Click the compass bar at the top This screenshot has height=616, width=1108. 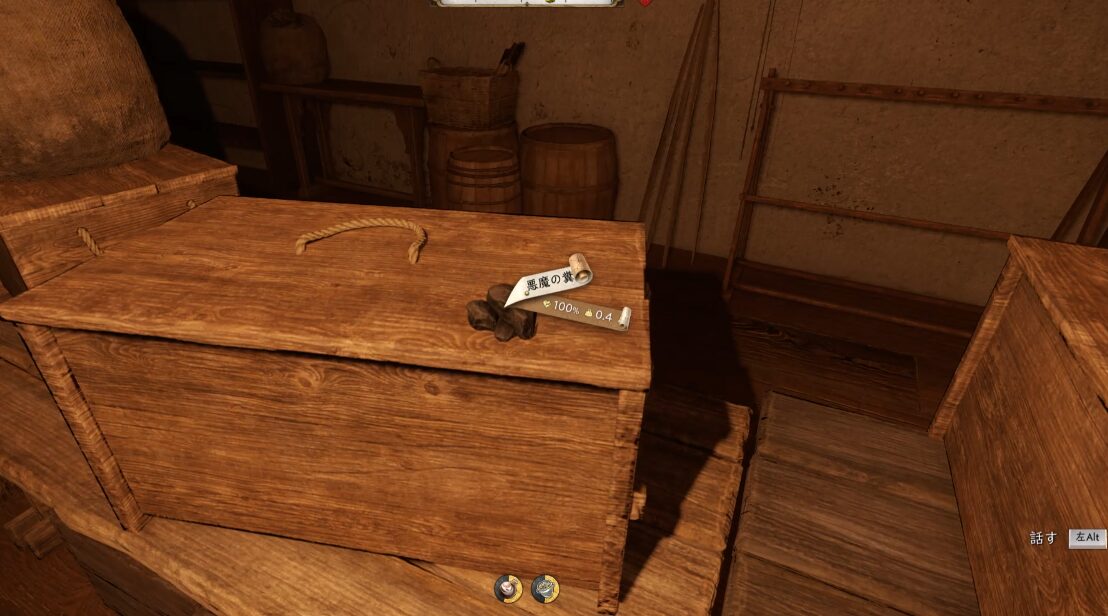[527, 3]
